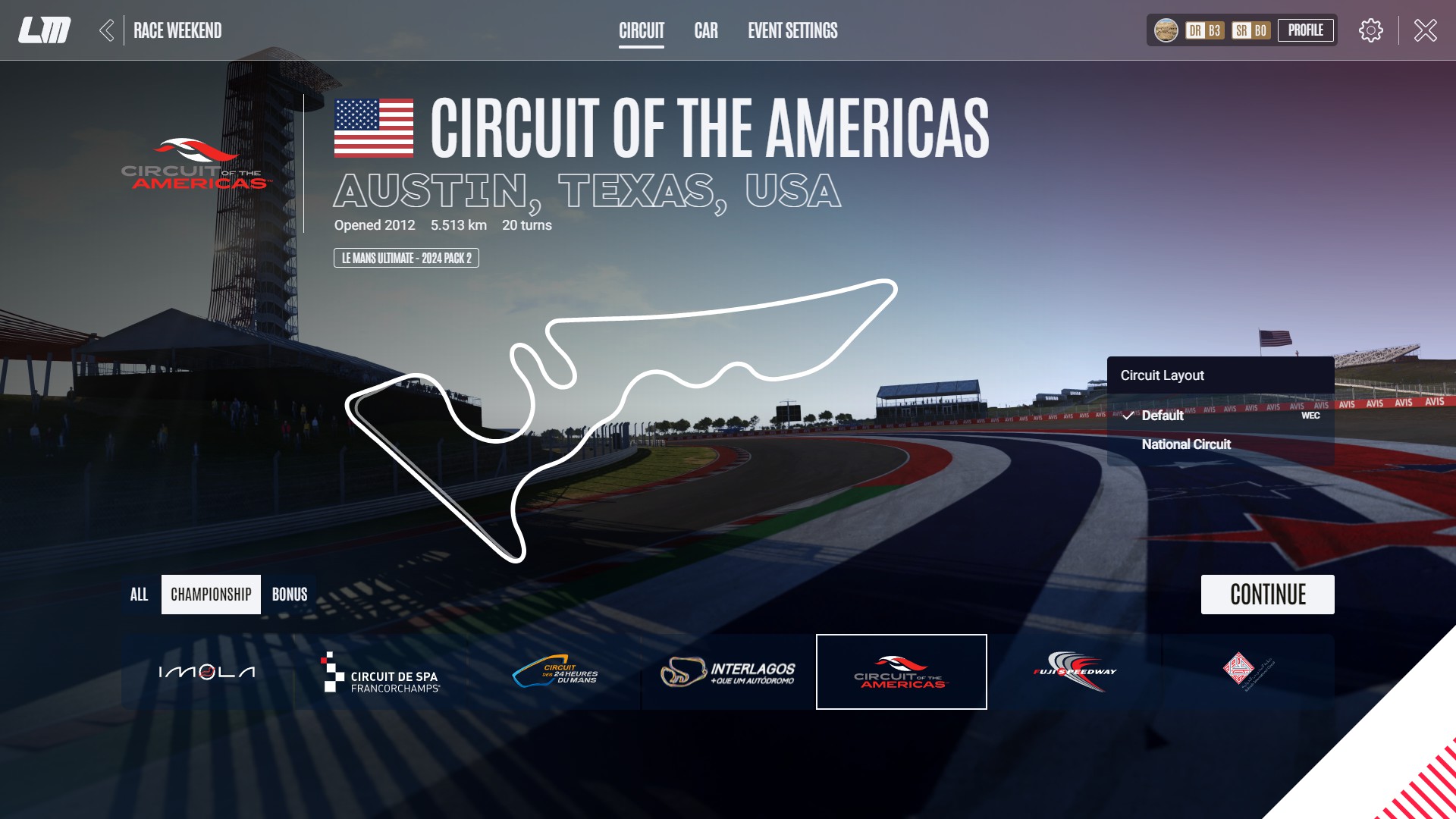
Task: Enable the Bonus circuits filter
Action: [x=289, y=595]
